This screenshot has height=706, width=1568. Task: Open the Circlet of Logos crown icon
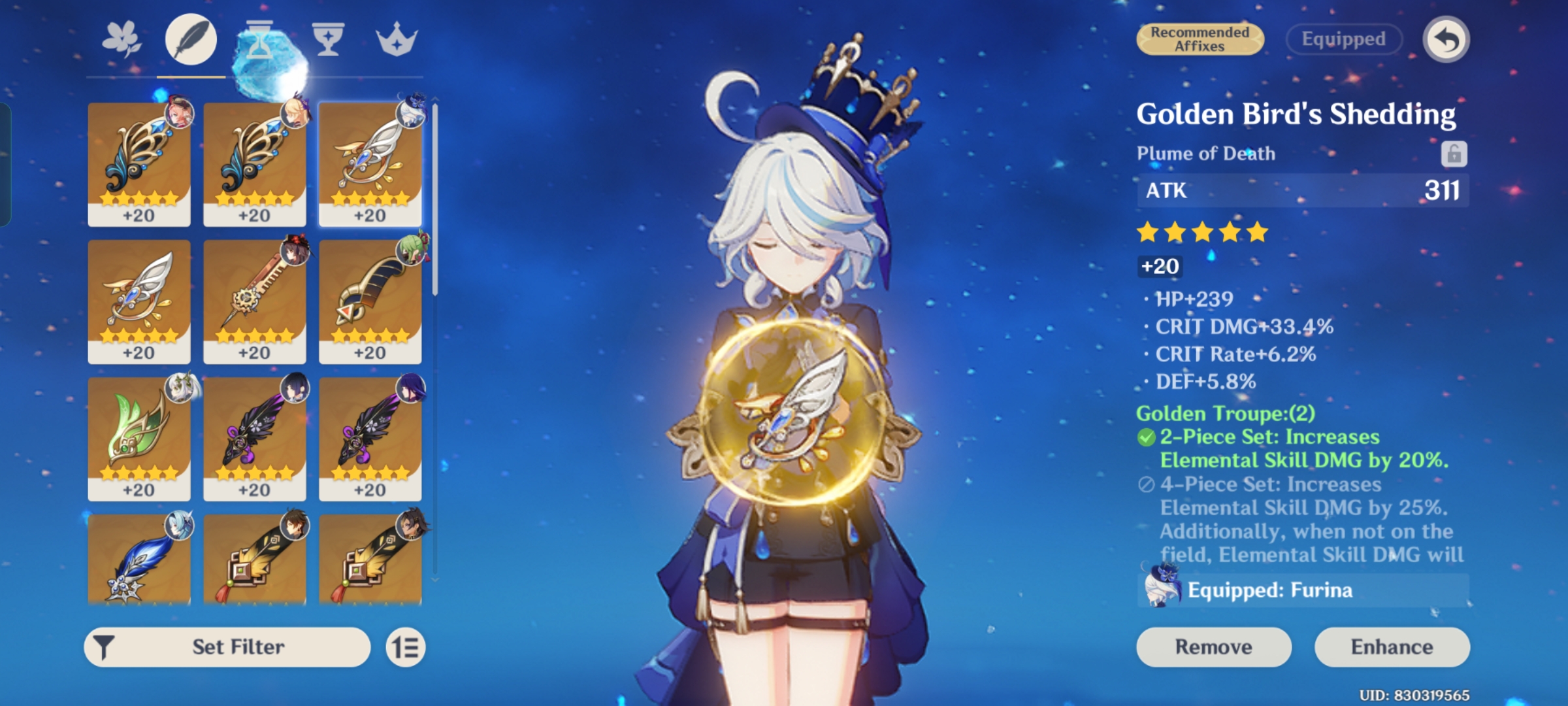point(399,39)
